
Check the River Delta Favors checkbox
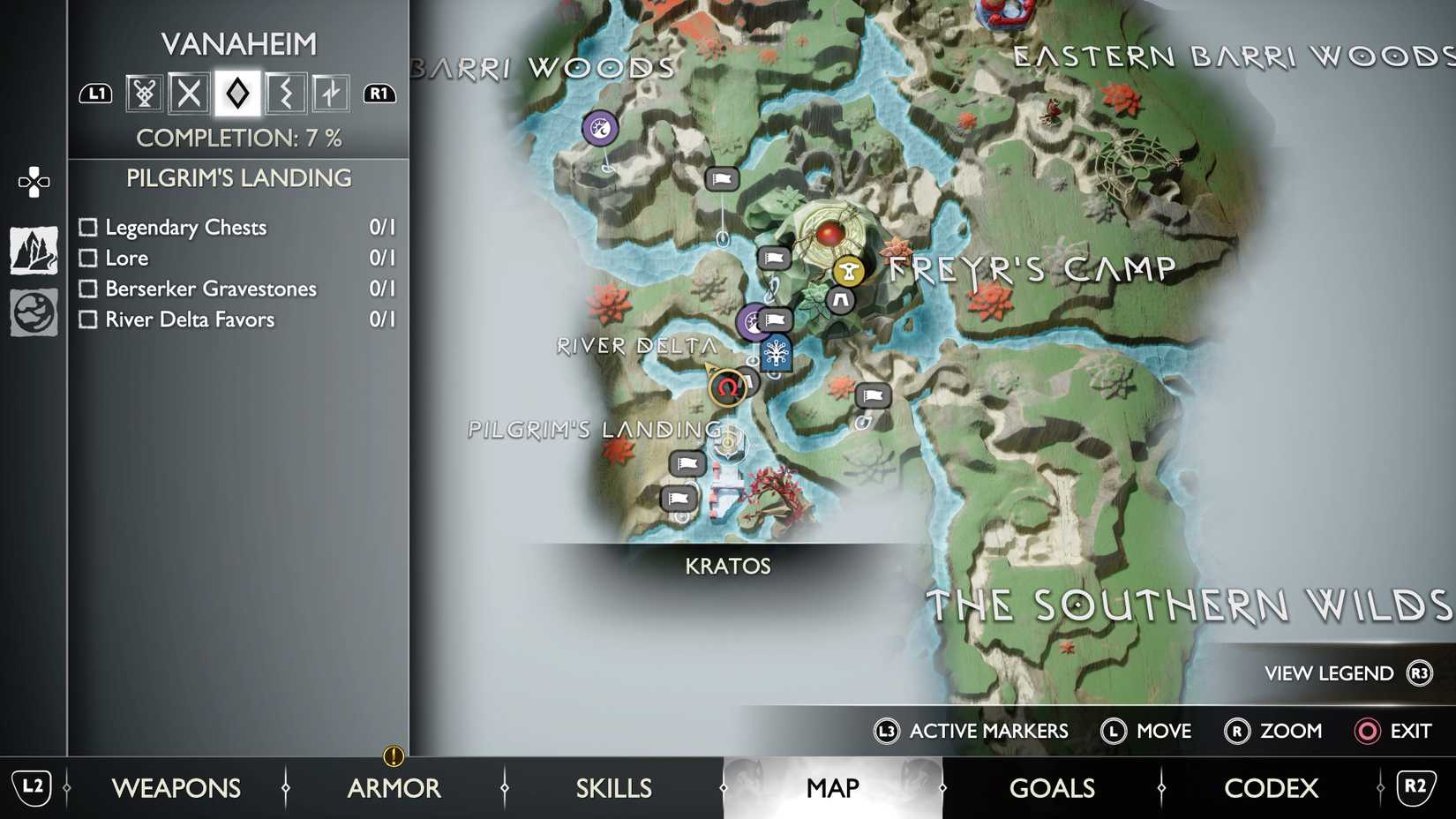(x=87, y=319)
